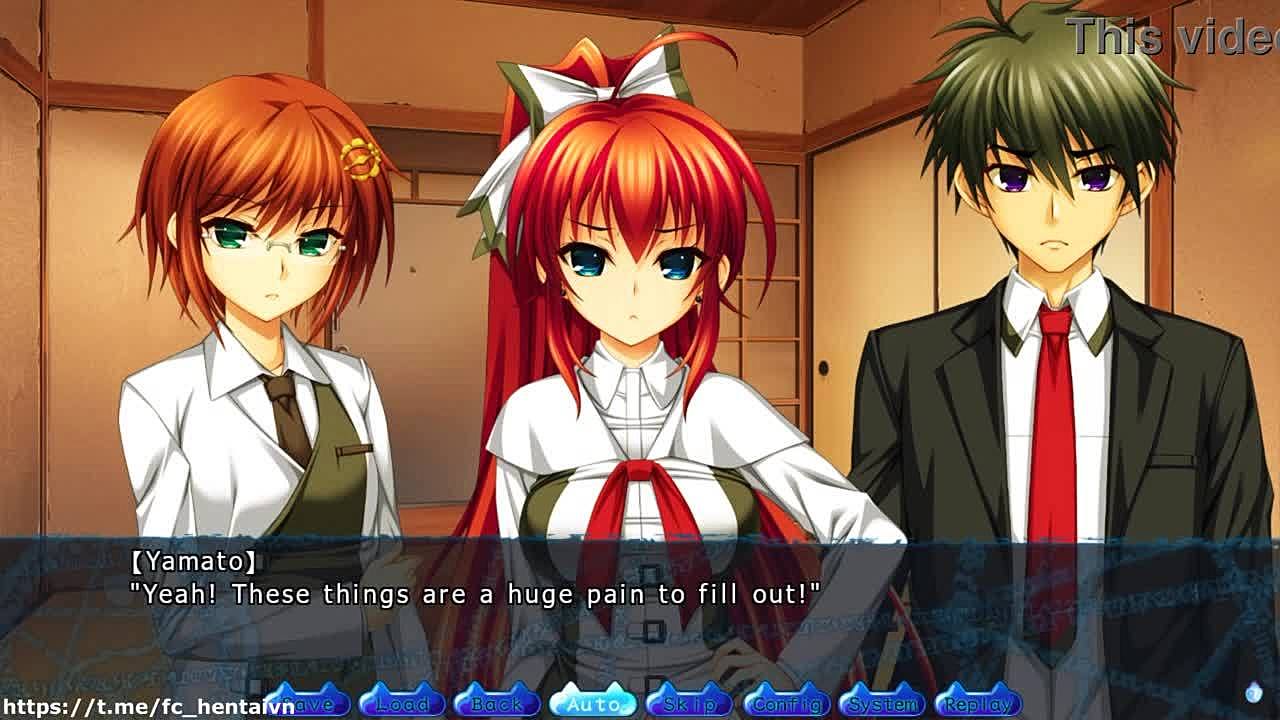Image resolution: width=1280 pixels, height=720 pixels.
Task: Open the Config settings
Action: [x=786, y=703]
